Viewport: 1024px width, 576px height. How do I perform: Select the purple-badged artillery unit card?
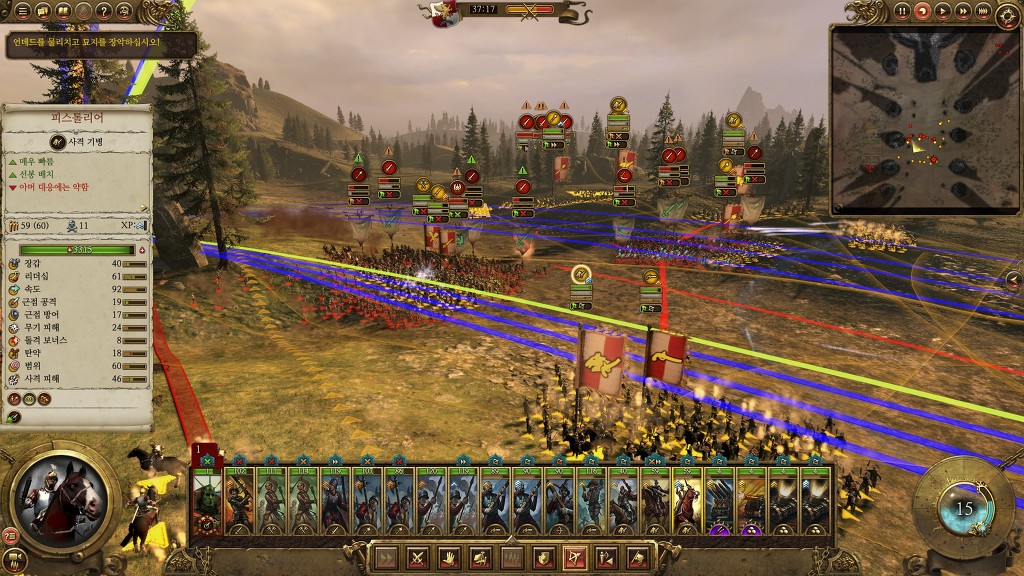coord(719,498)
